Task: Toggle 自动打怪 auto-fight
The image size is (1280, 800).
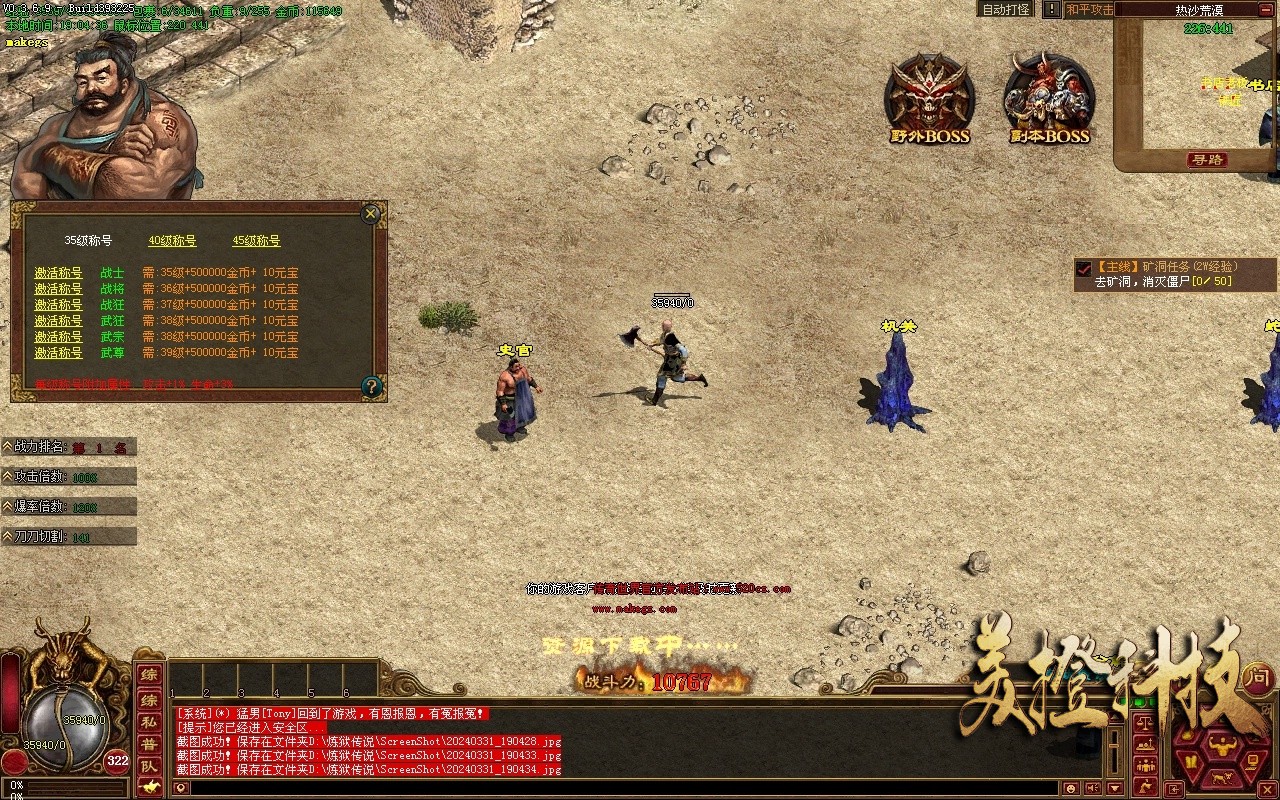Action: pos(1005,9)
